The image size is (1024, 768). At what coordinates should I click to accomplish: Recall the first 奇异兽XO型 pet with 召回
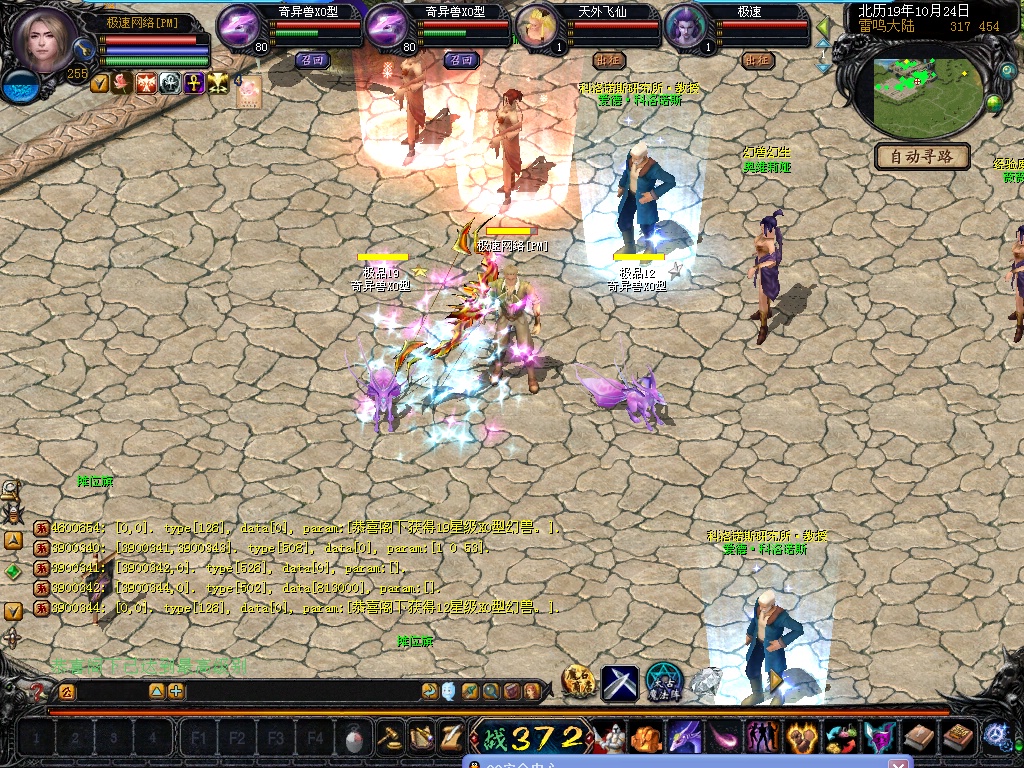[313, 60]
